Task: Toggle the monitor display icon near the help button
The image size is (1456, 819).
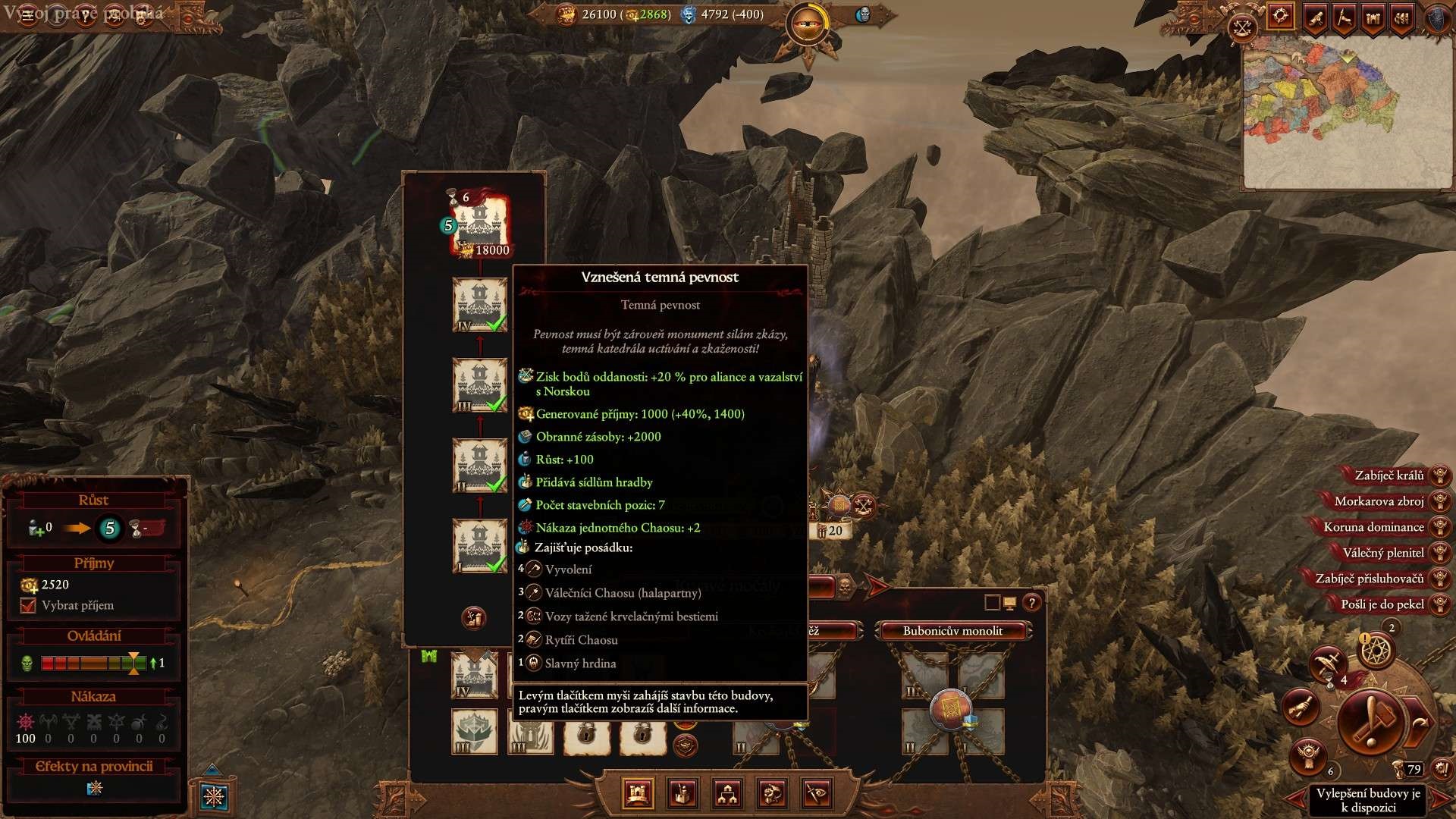Action: (x=1010, y=602)
